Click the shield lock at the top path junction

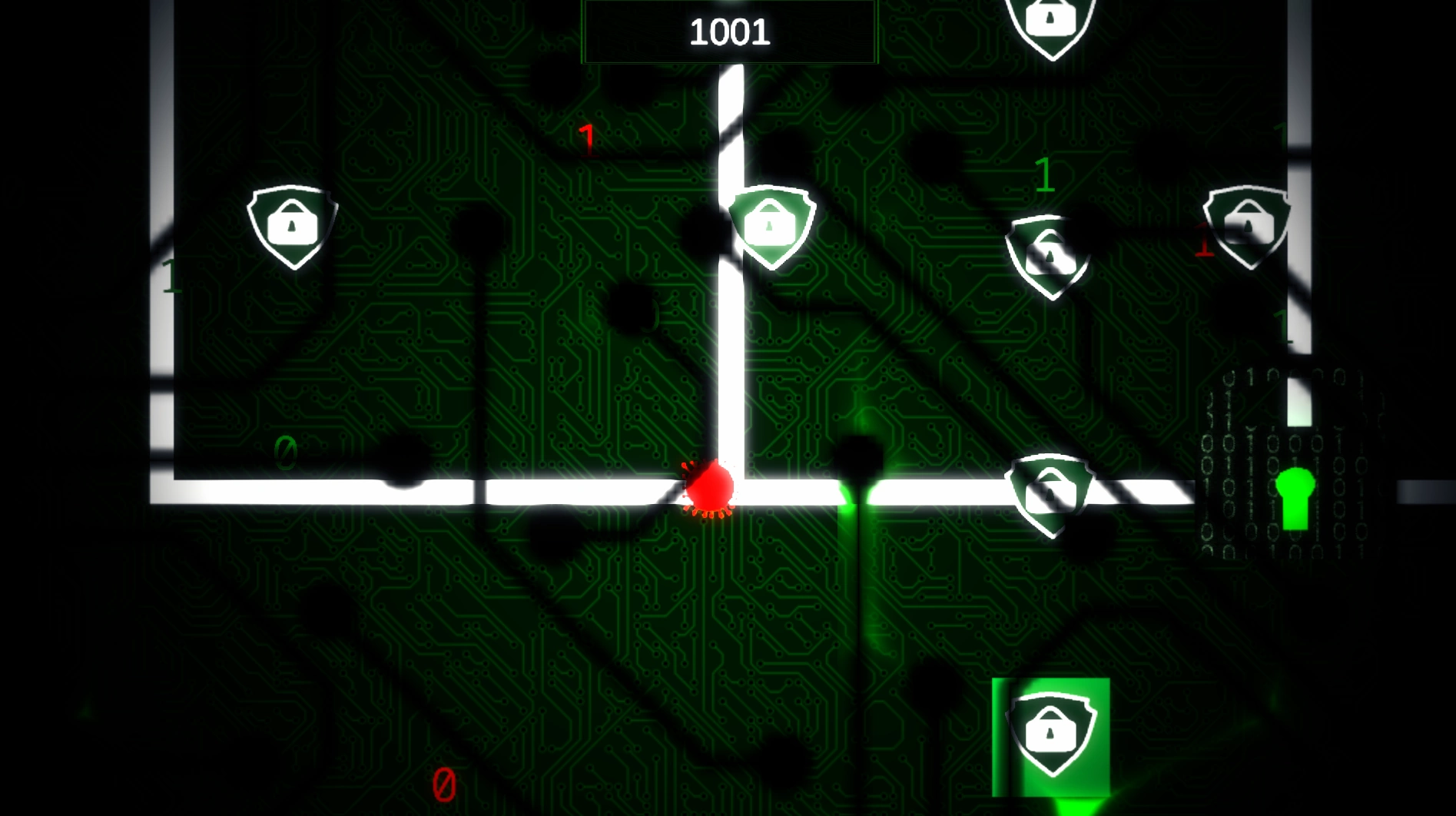click(772, 225)
